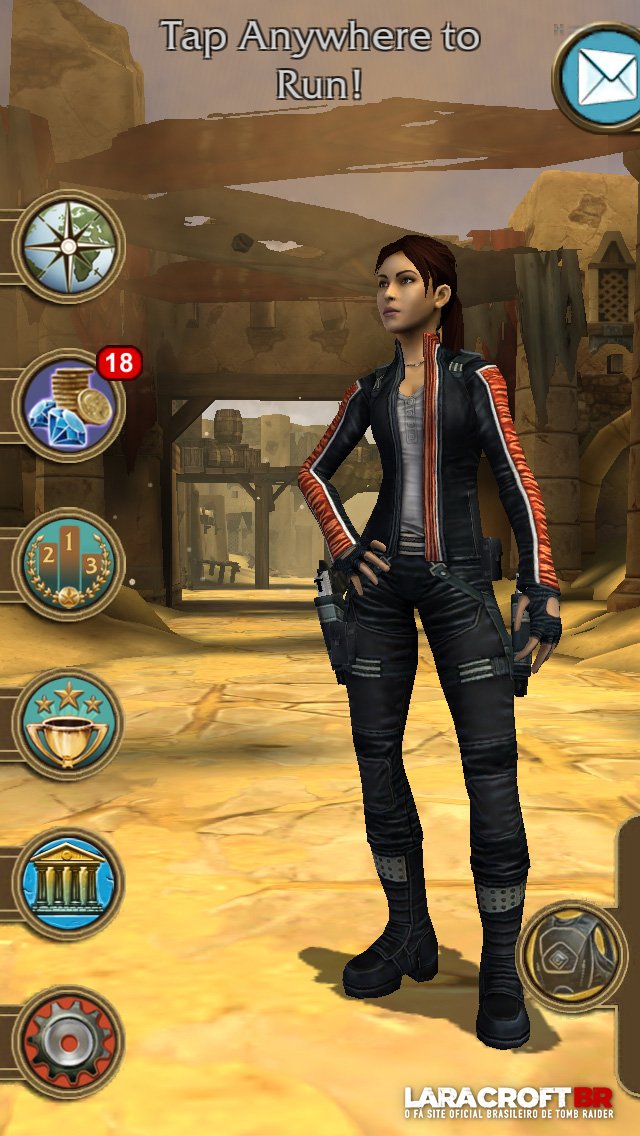Open the temple building icon menu
The height and width of the screenshot is (1136, 640).
click(68, 883)
